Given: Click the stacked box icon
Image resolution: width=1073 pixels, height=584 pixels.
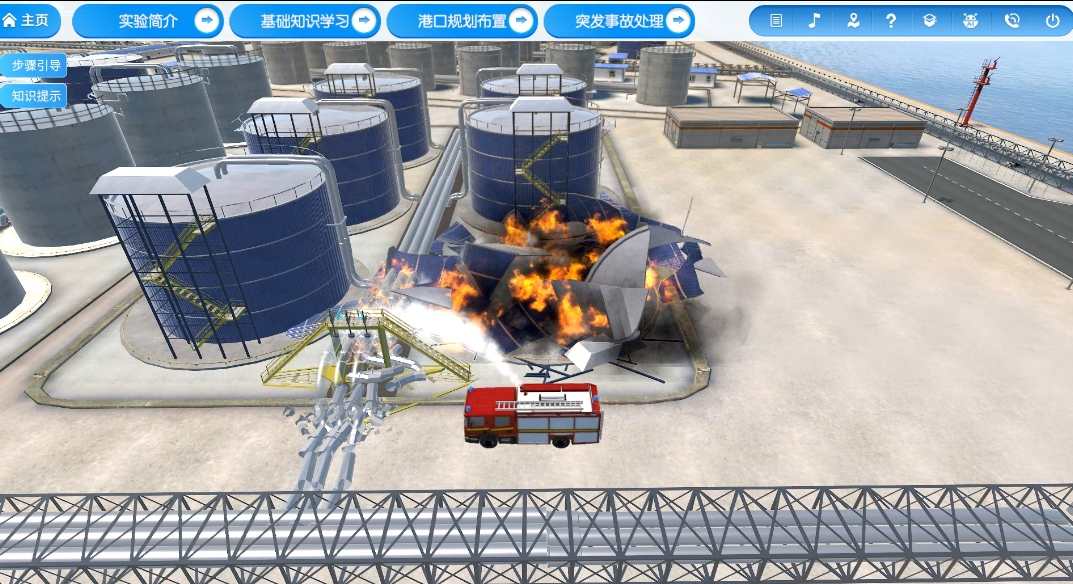Looking at the screenshot, I should (x=930, y=20).
